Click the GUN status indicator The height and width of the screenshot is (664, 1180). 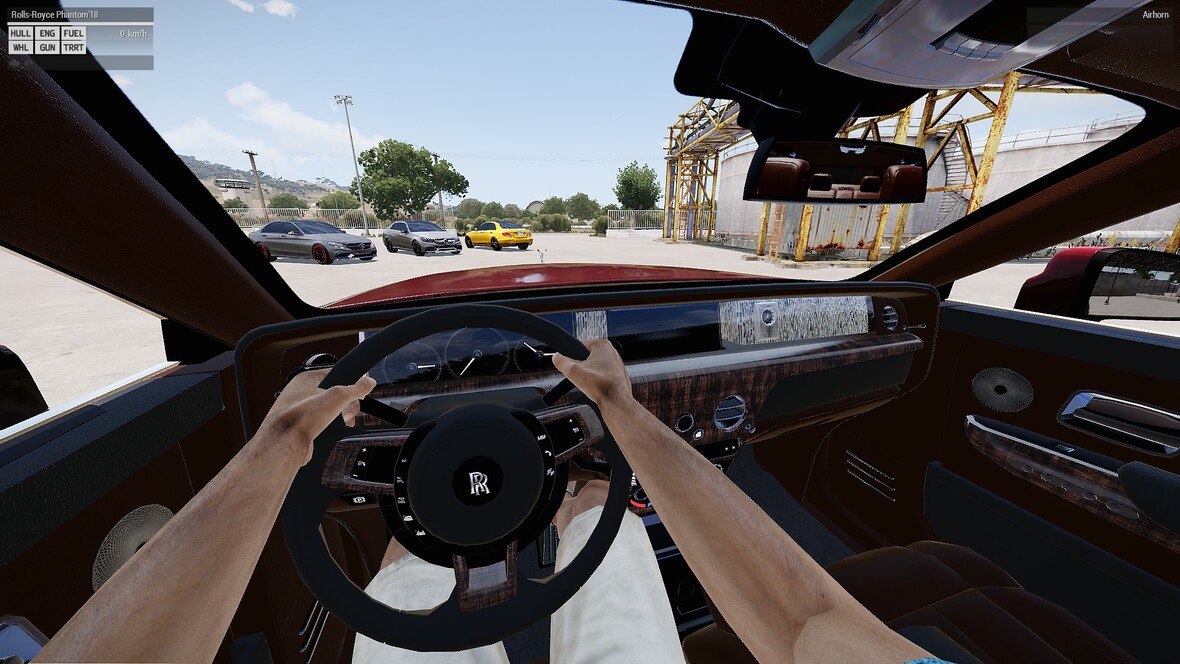click(47, 47)
